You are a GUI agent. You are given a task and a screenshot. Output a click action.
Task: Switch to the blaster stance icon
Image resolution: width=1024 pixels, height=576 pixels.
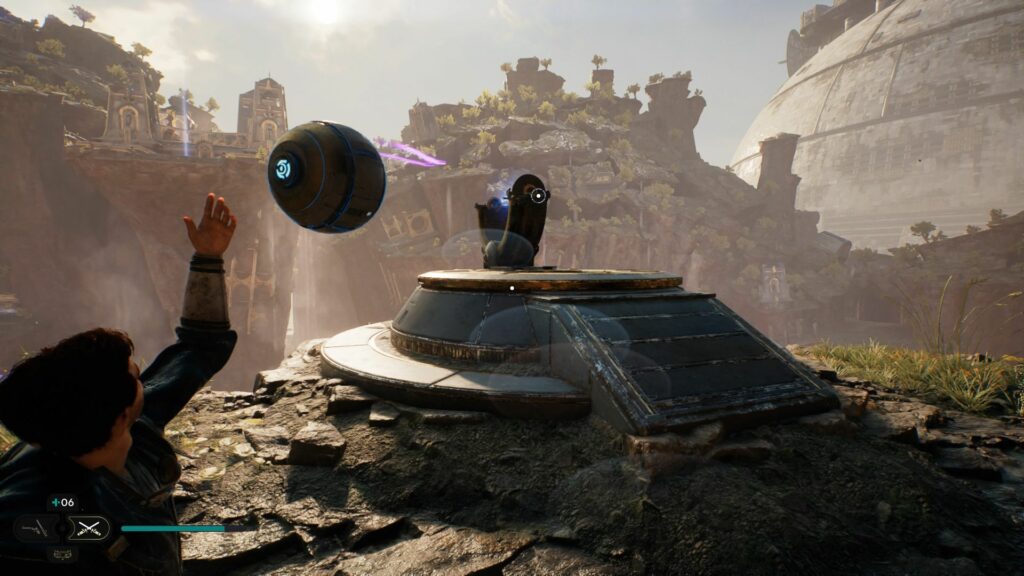click(35, 528)
